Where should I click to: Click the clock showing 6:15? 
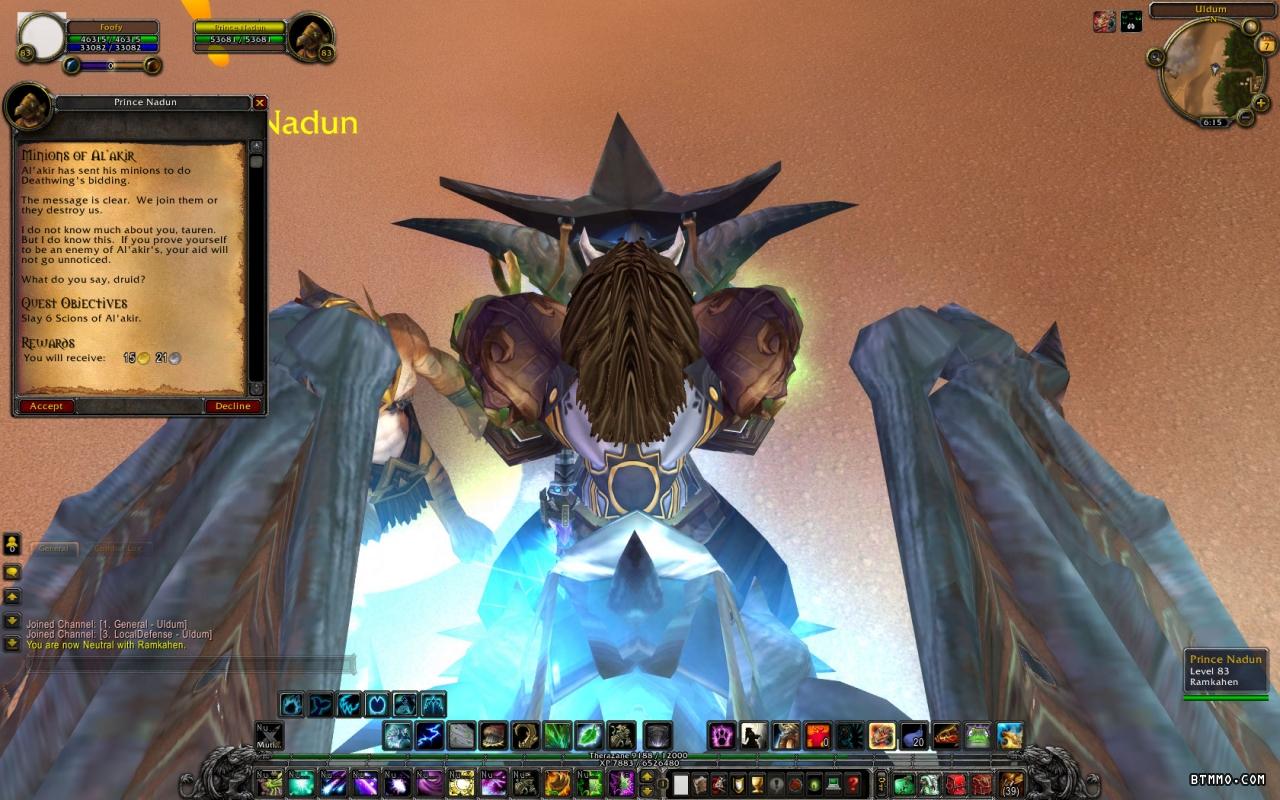[x=1212, y=122]
